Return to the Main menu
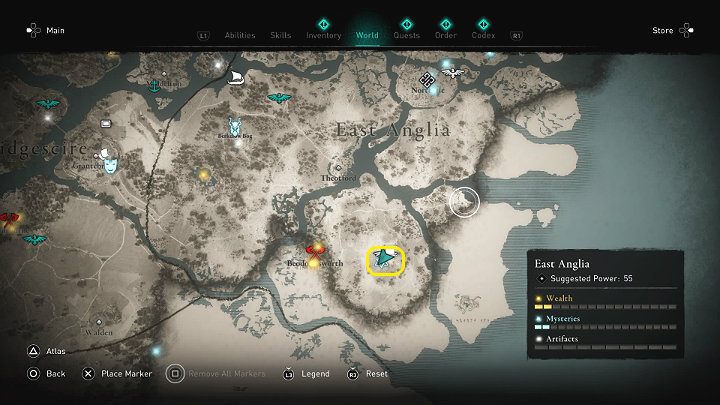This screenshot has height=405, width=720. pyautogui.click(x=45, y=30)
